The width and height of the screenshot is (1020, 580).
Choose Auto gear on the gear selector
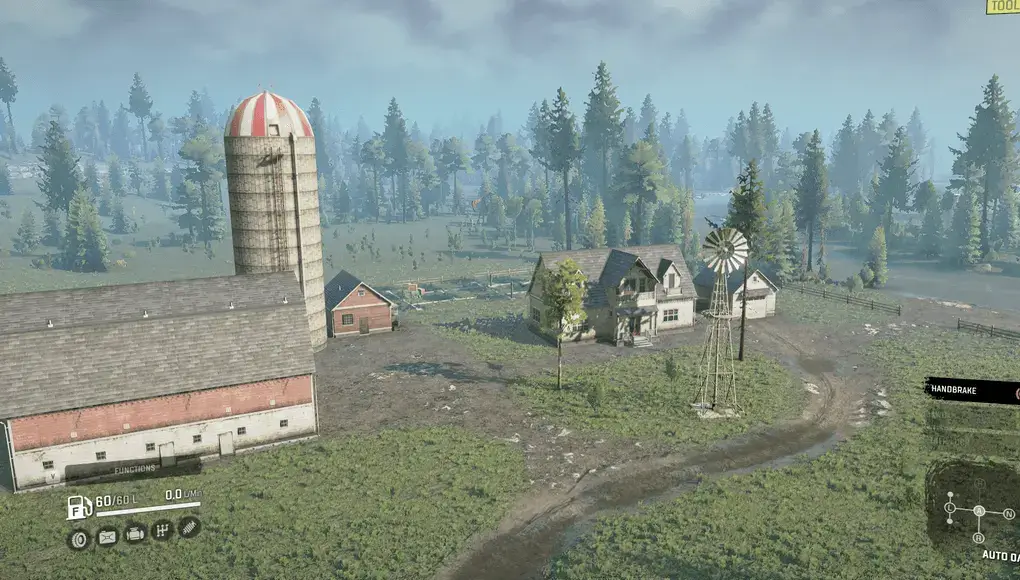[x=979, y=510]
